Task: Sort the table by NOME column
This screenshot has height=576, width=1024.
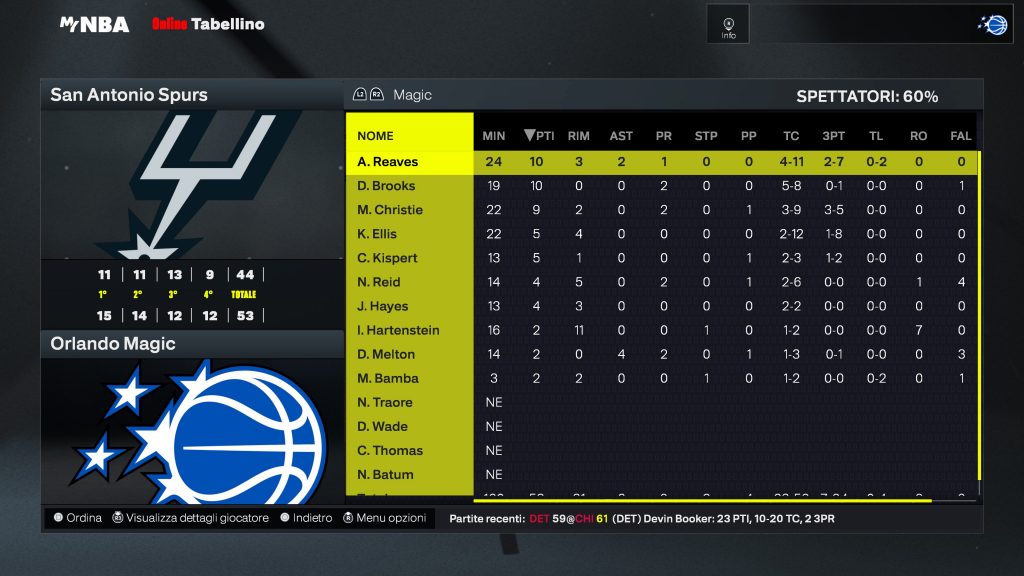Action: tap(375, 136)
